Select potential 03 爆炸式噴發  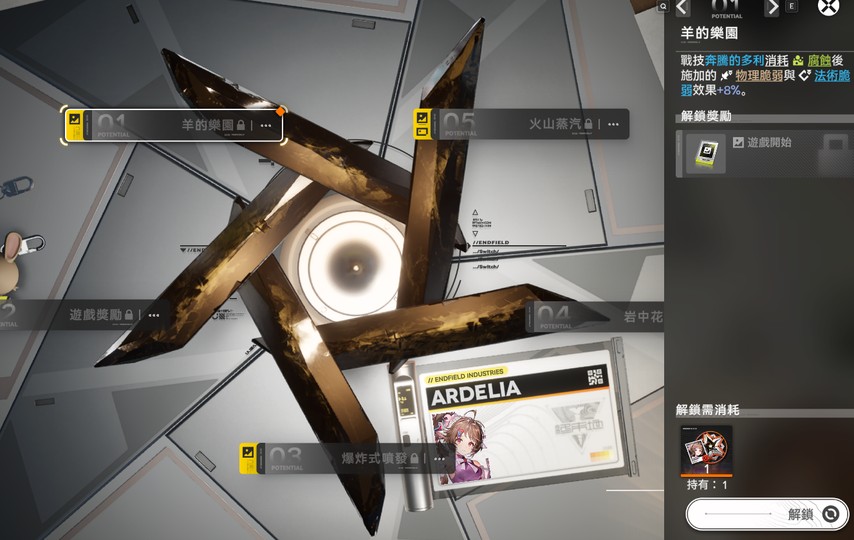[340, 458]
